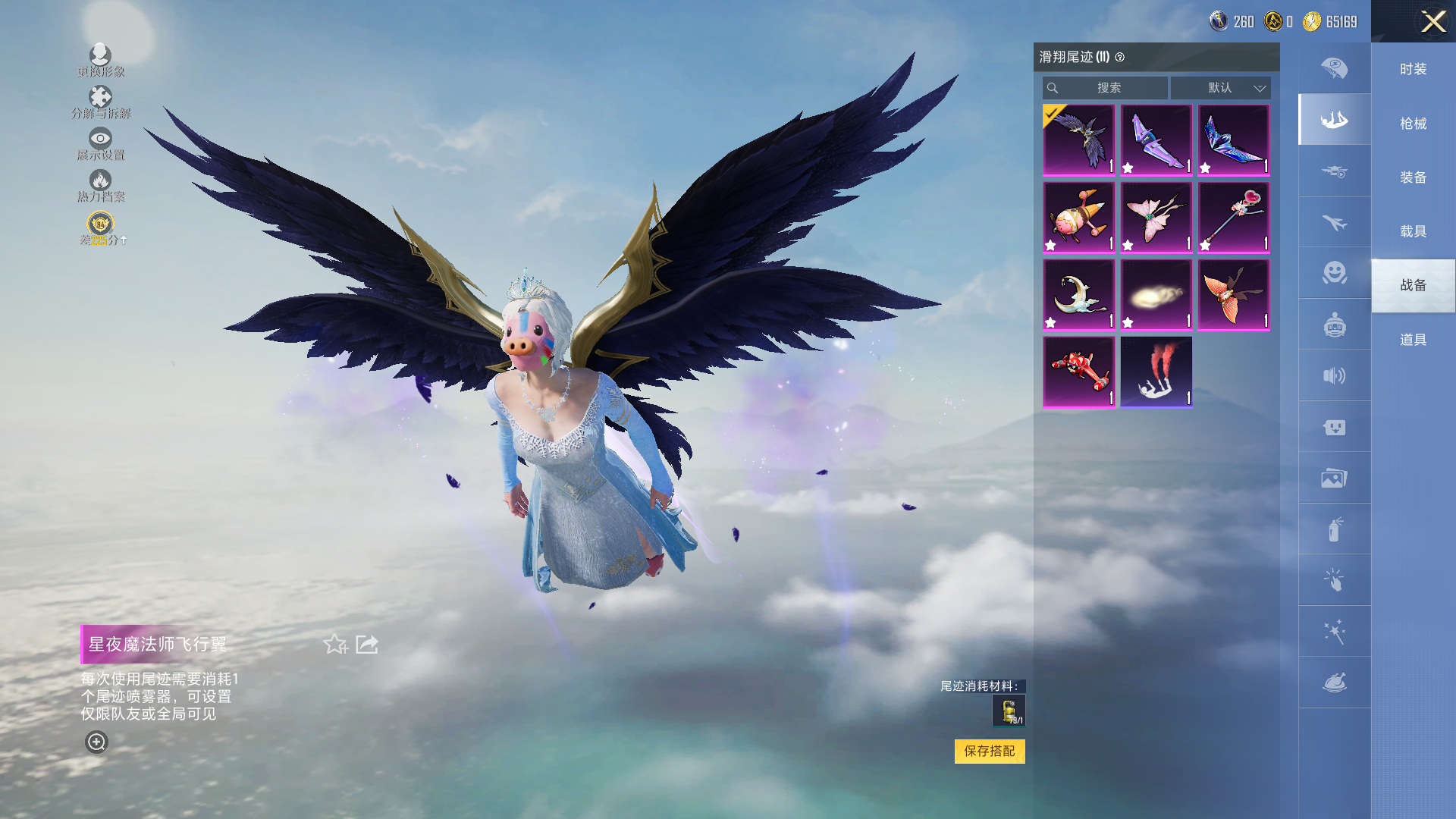The height and width of the screenshot is (819, 1456).
Task: Pick the crescent moon glide trail
Action: [x=1078, y=294]
